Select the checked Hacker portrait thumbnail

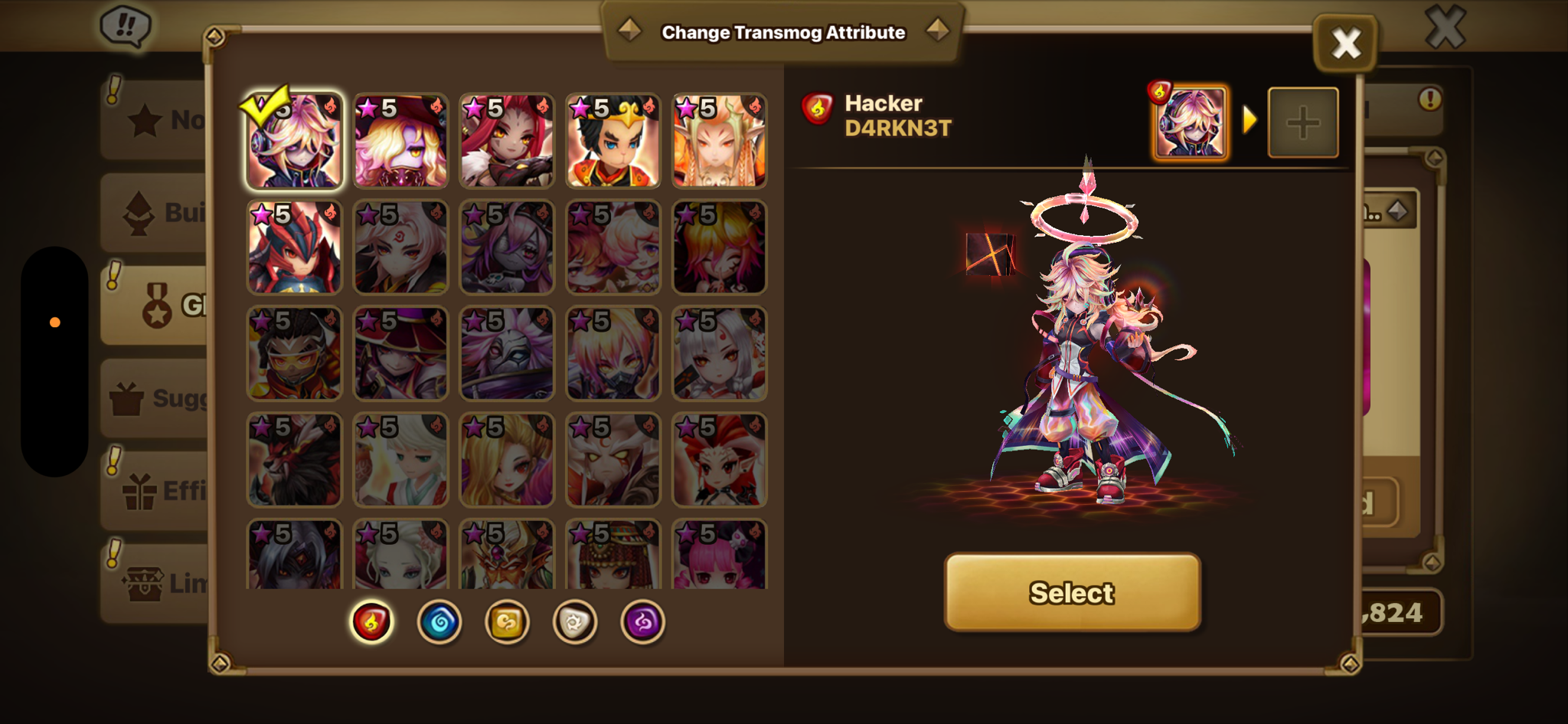(294, 141)
